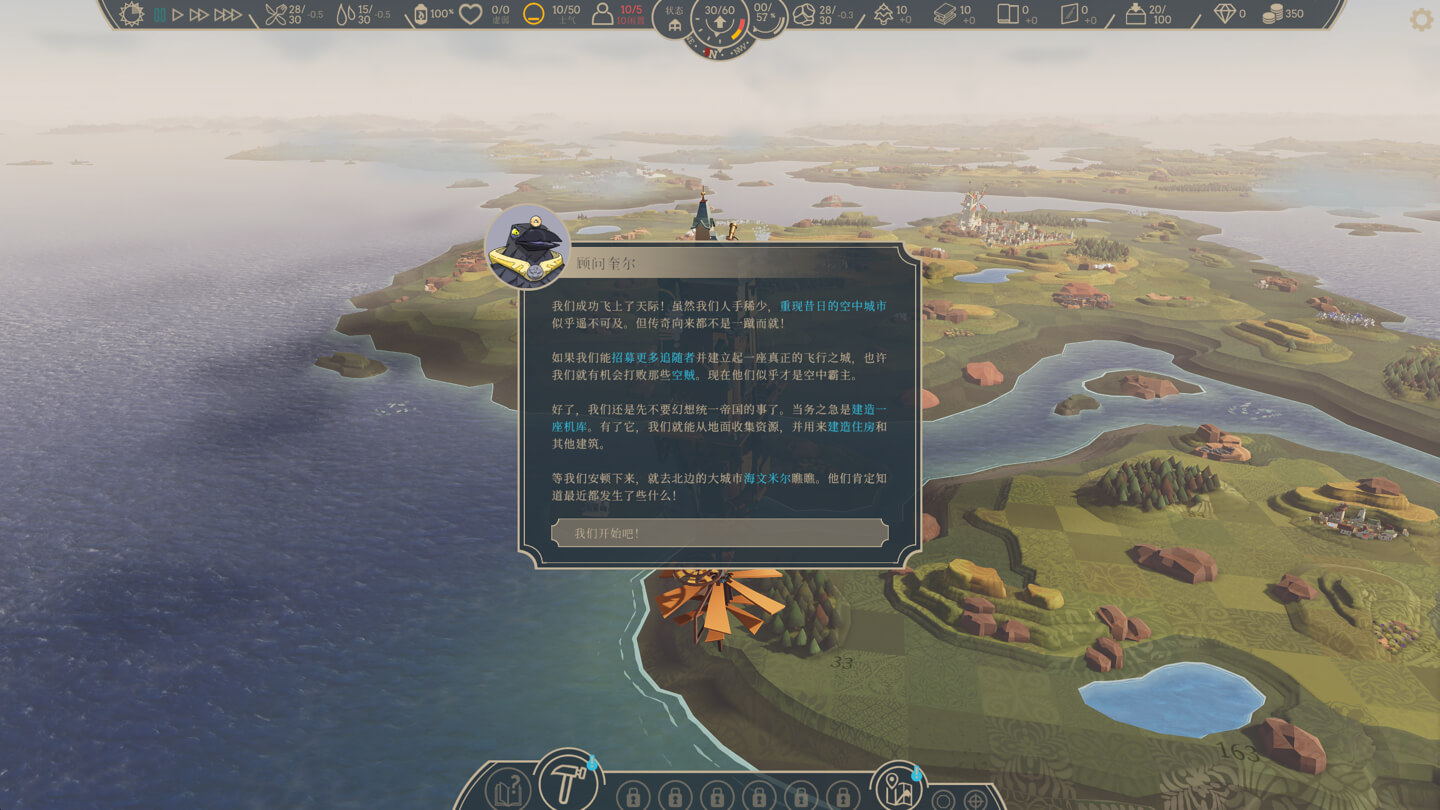
Task: Confirm the advisor dialogue with 我们开始吧
Action: (719, 533)
